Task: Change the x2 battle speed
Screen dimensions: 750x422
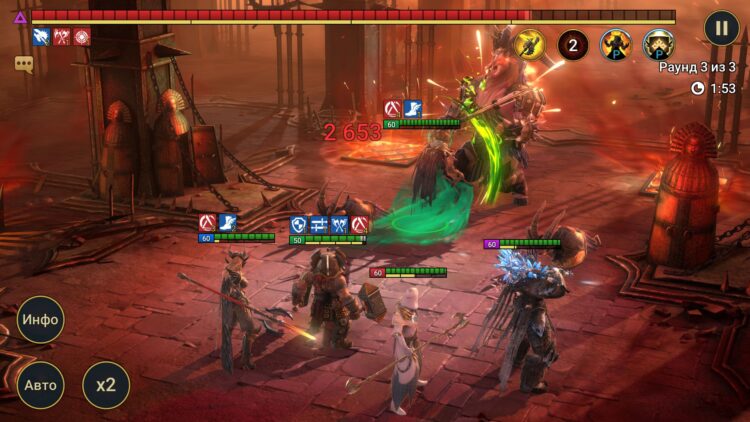Action: (x=106, y=385)
